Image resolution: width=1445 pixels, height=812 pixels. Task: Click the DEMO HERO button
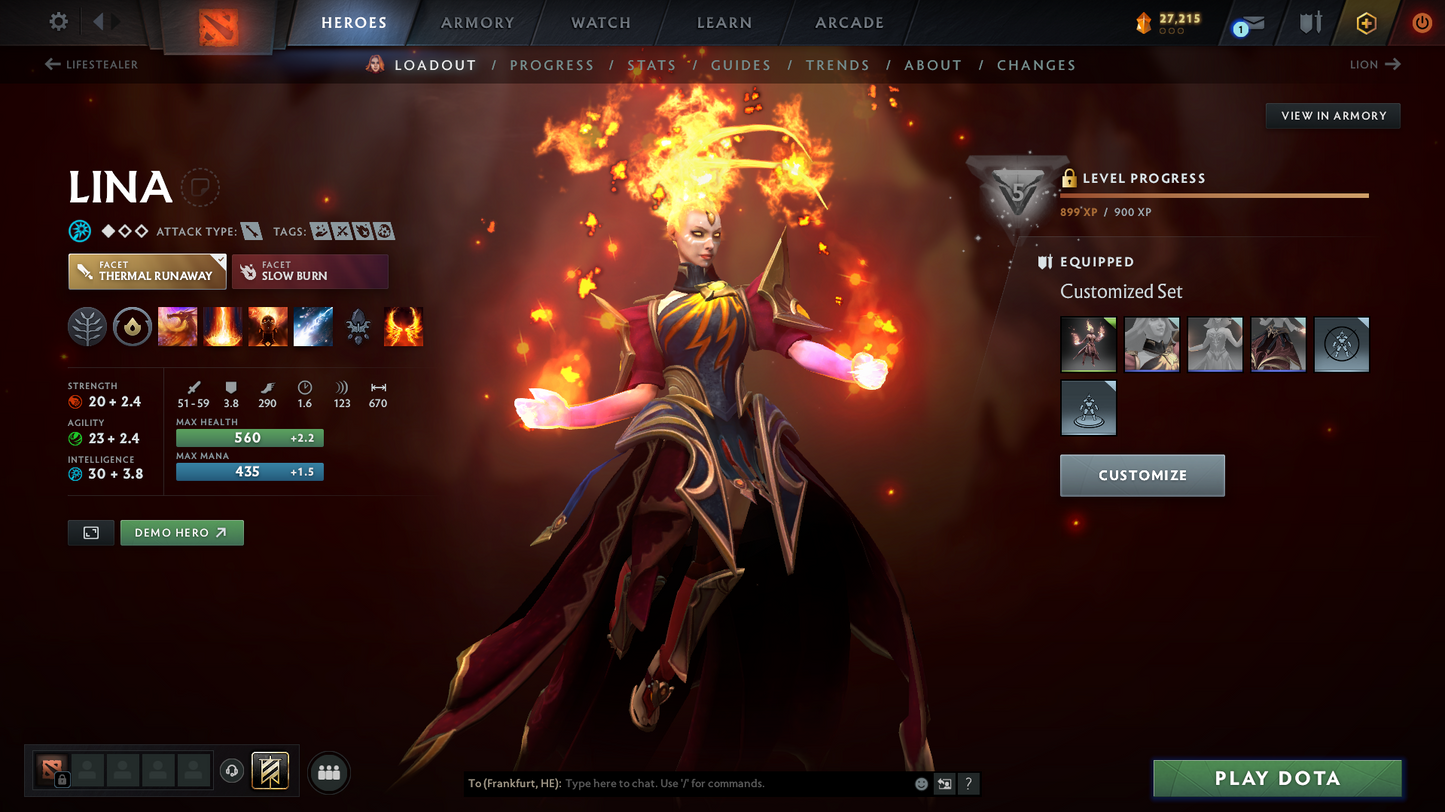[x=182, y=532]
